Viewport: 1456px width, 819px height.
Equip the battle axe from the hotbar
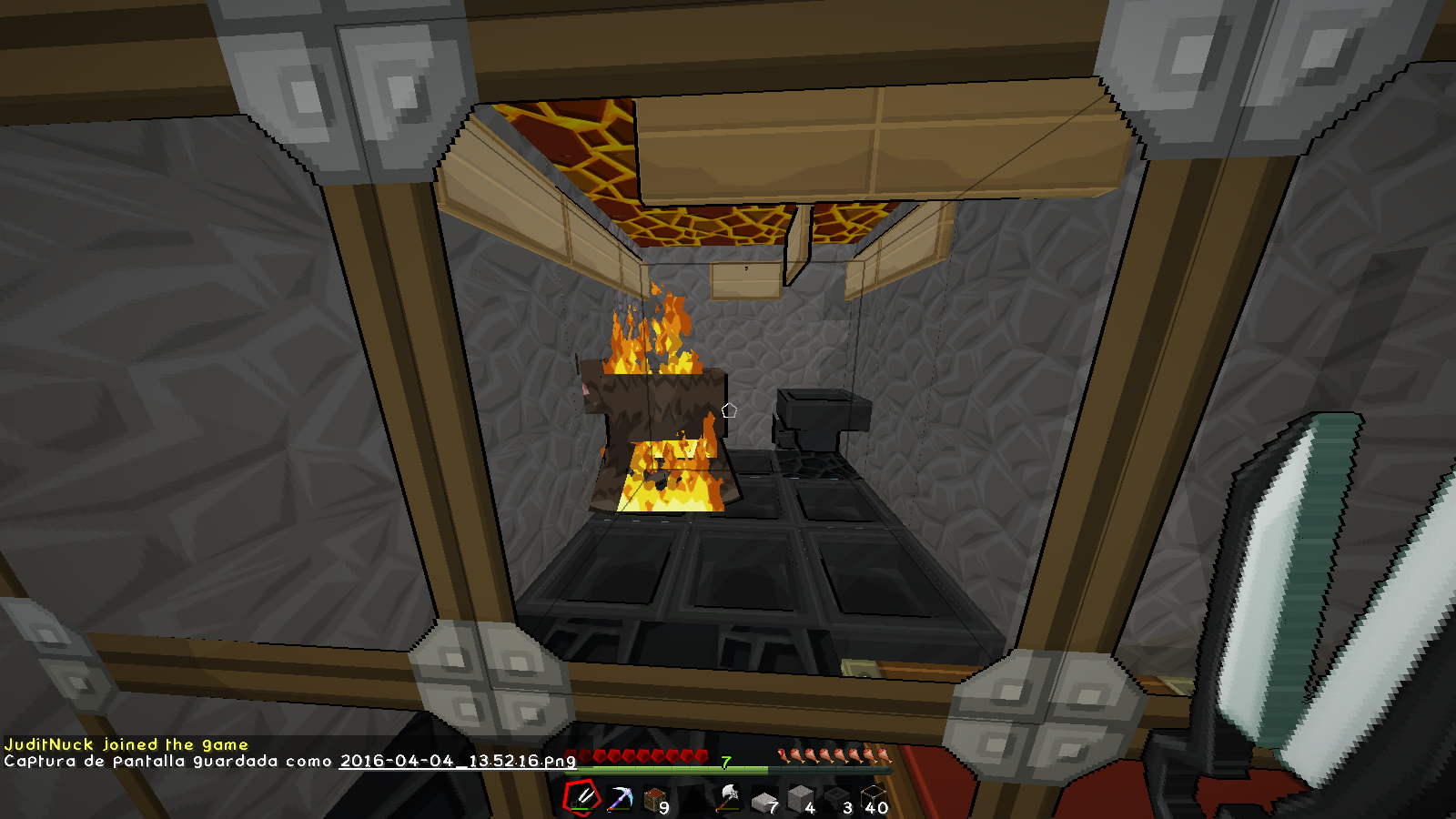[x=729, y=798]
